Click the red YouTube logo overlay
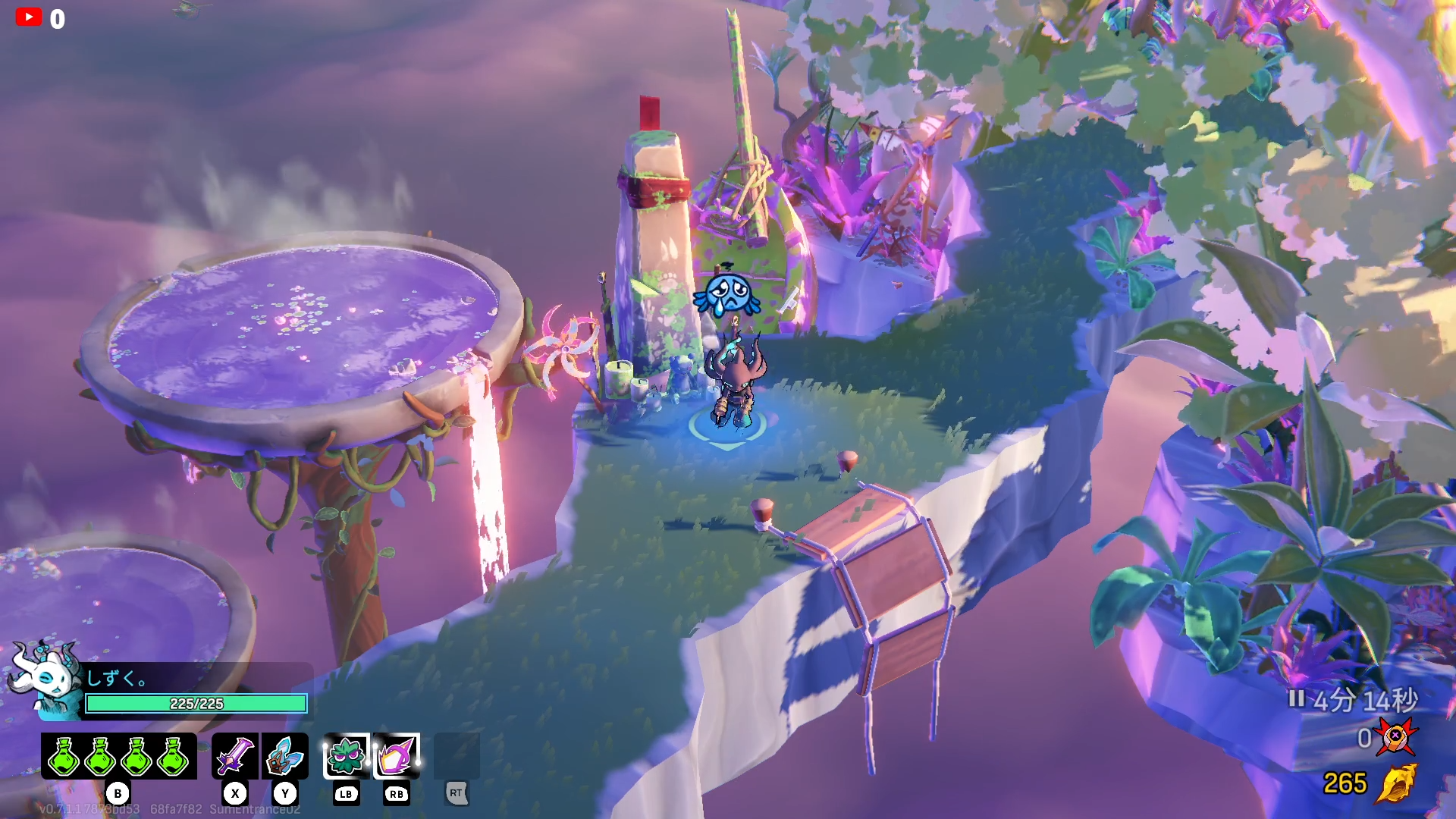1456x819 pixels. pos(29,17)
